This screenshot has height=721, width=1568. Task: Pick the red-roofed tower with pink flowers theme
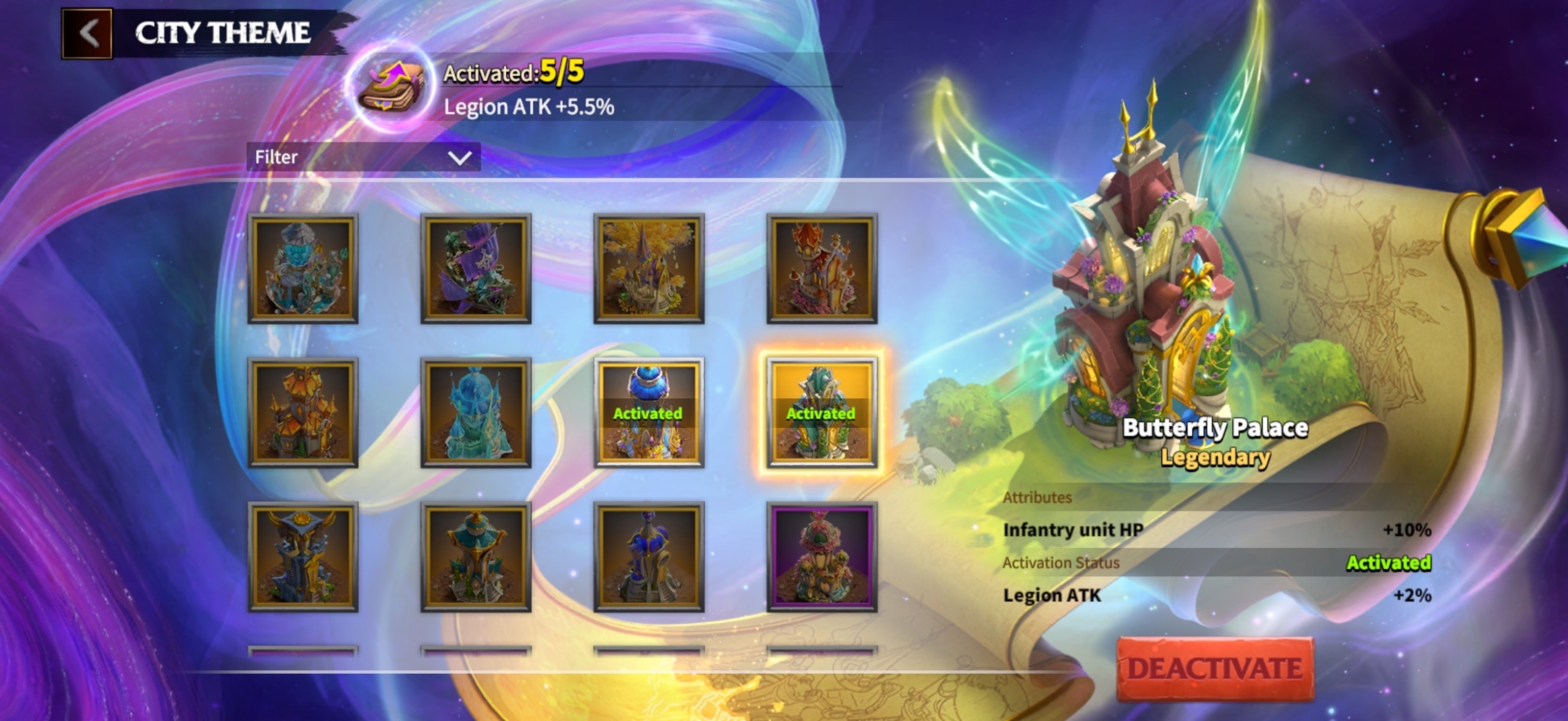coord(822,268)
